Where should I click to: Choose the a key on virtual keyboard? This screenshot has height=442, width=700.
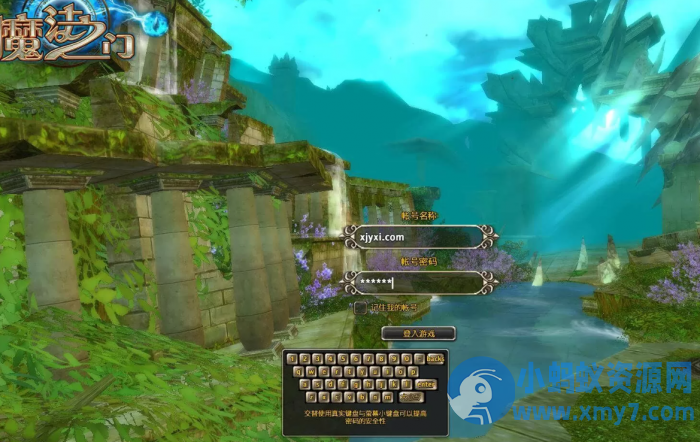(x=305, y=384)
